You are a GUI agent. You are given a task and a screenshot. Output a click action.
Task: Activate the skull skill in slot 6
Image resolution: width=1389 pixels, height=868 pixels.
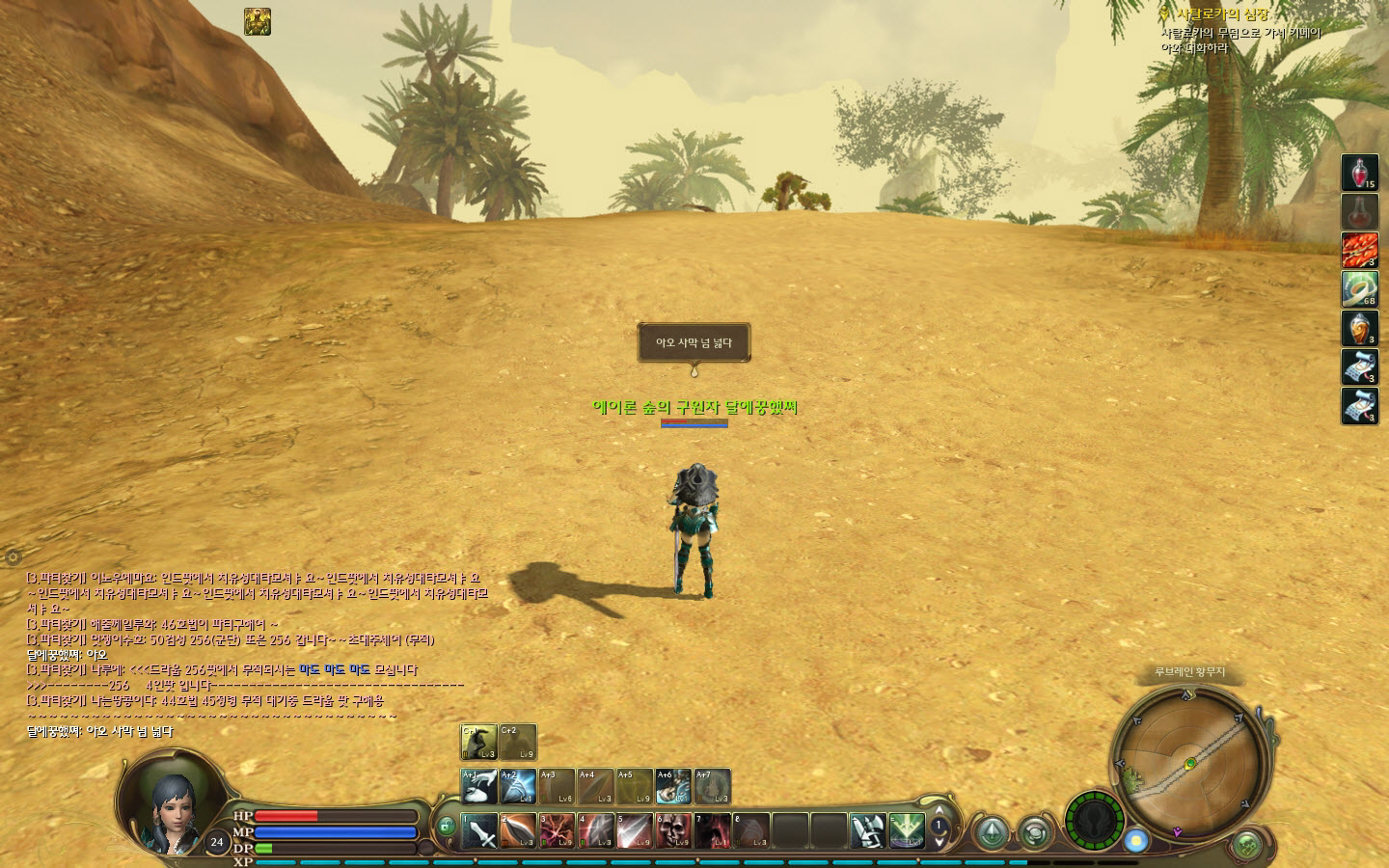point(673,831)
